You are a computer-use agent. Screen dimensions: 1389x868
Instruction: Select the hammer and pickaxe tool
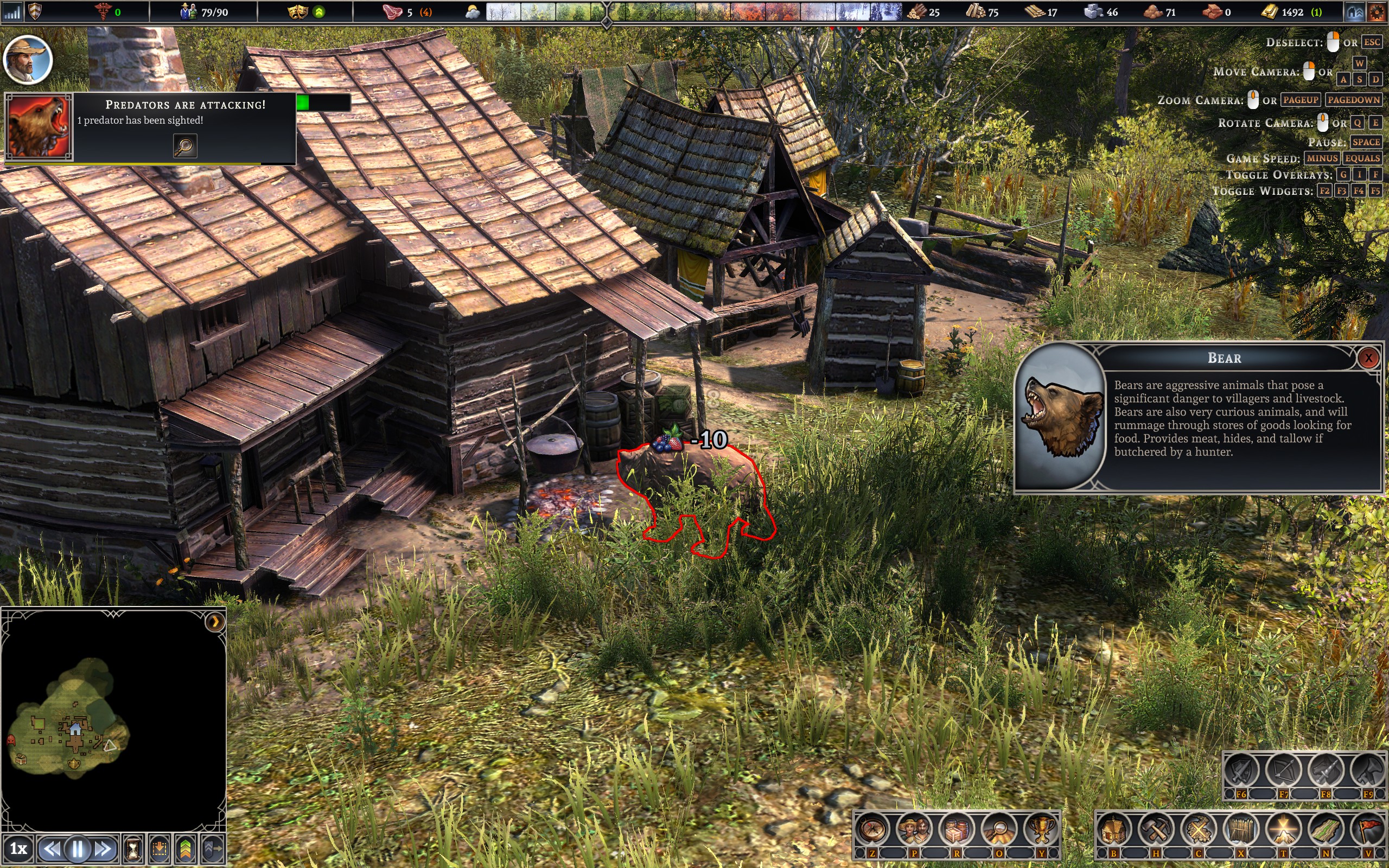(x=1156, y=829)
